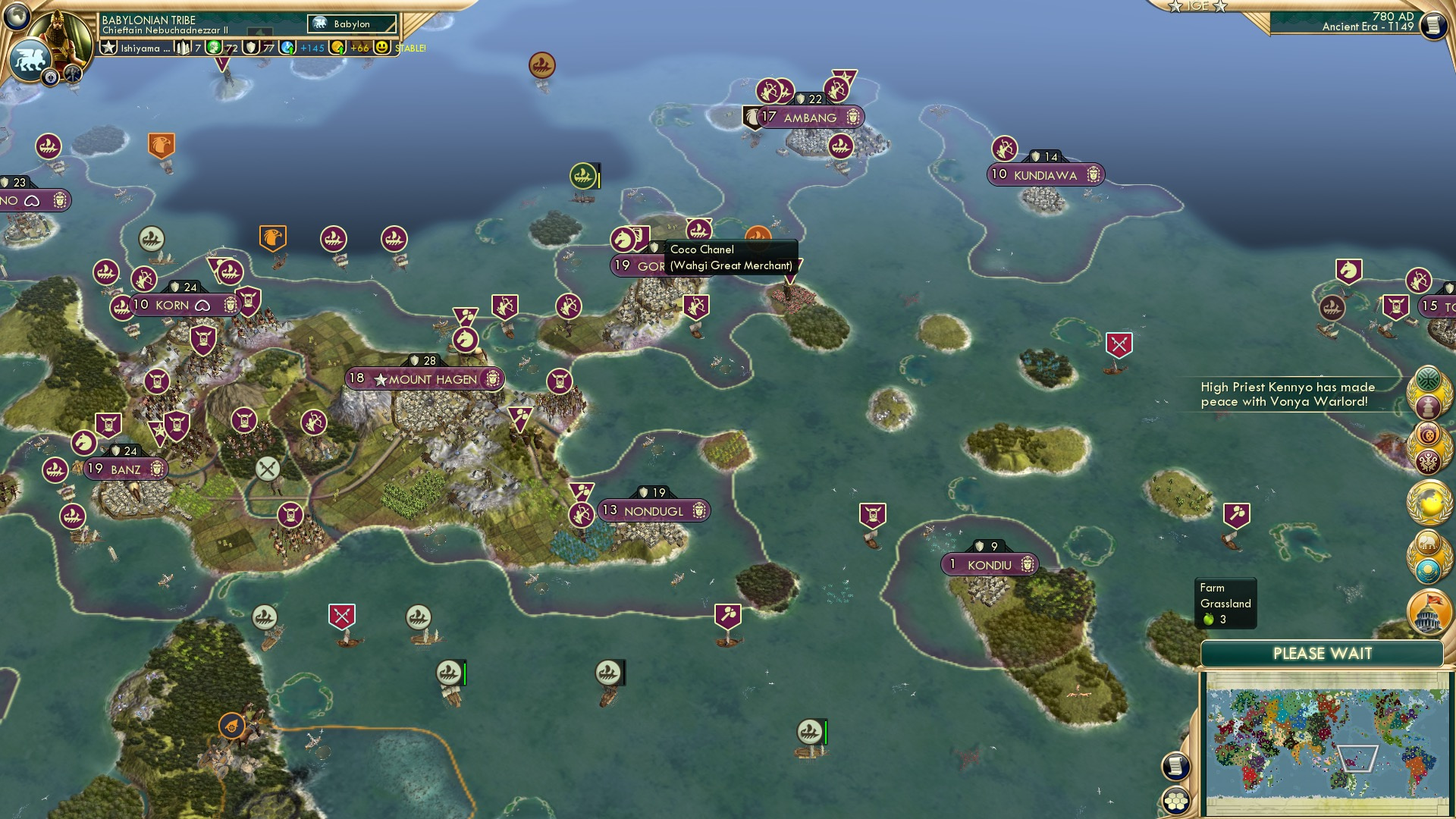
Task: Open the capitol building notification medallion
Action: pyautogui.click(x=1429, y=613)
